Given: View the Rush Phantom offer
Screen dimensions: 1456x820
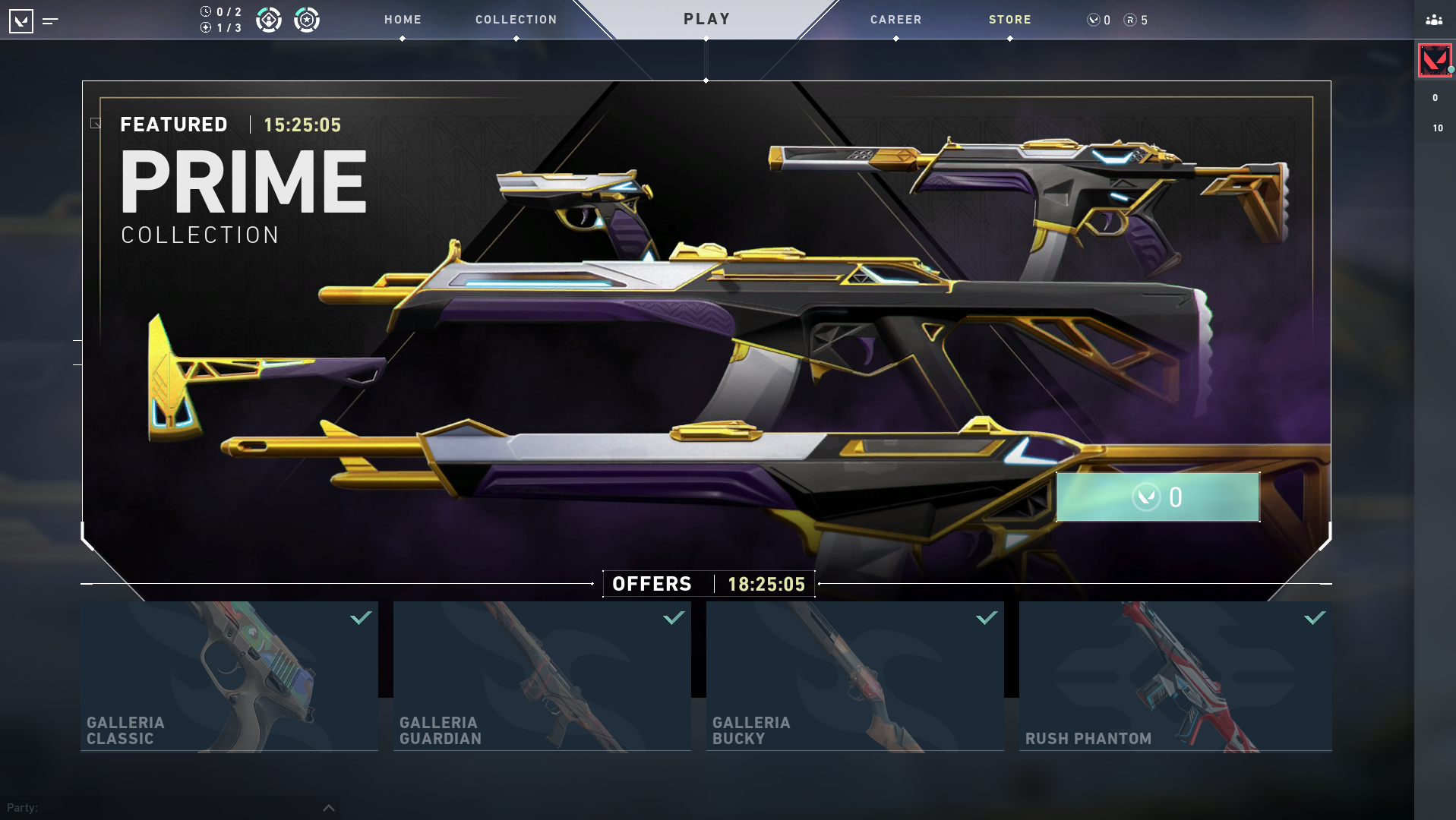Looking at the screenshot, I should pyautogui.click(x=1175, y=676).
